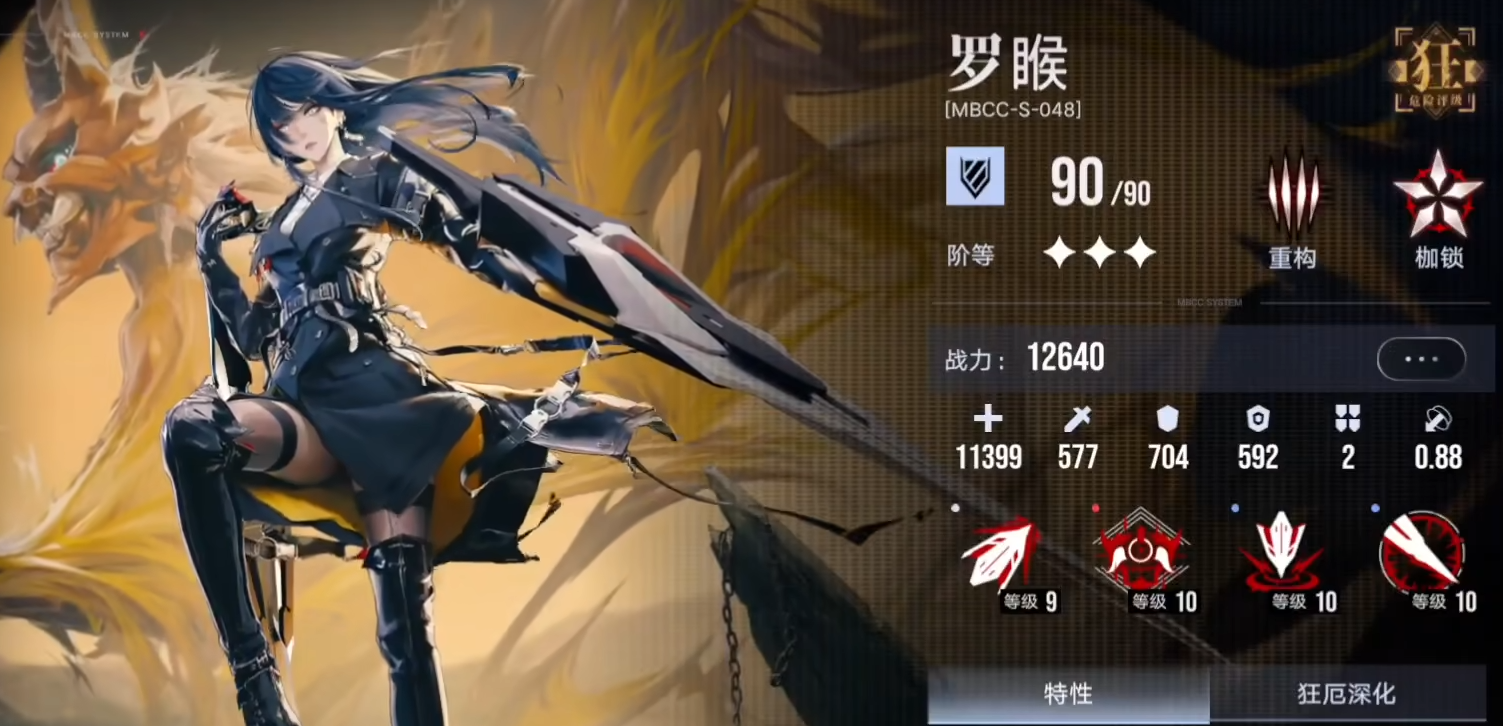Toggle the blue dot above the third skill
The width and height of the screenshot is (1503, 726).
tap(1234, 508)
